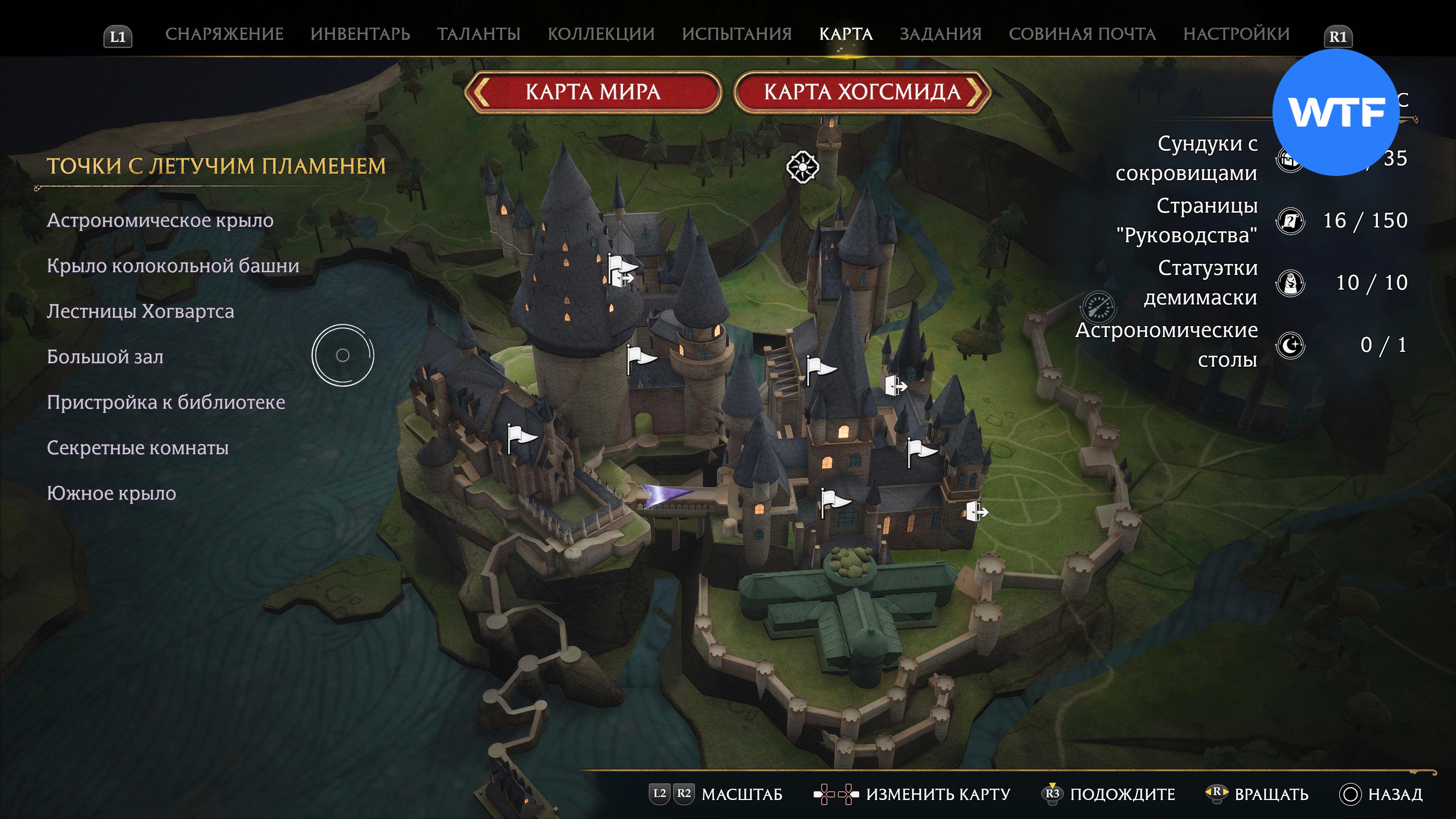Switch to the Инвентарь tab
The image size is (1456, 819).
pyautogui.click(x=360, y=34)
